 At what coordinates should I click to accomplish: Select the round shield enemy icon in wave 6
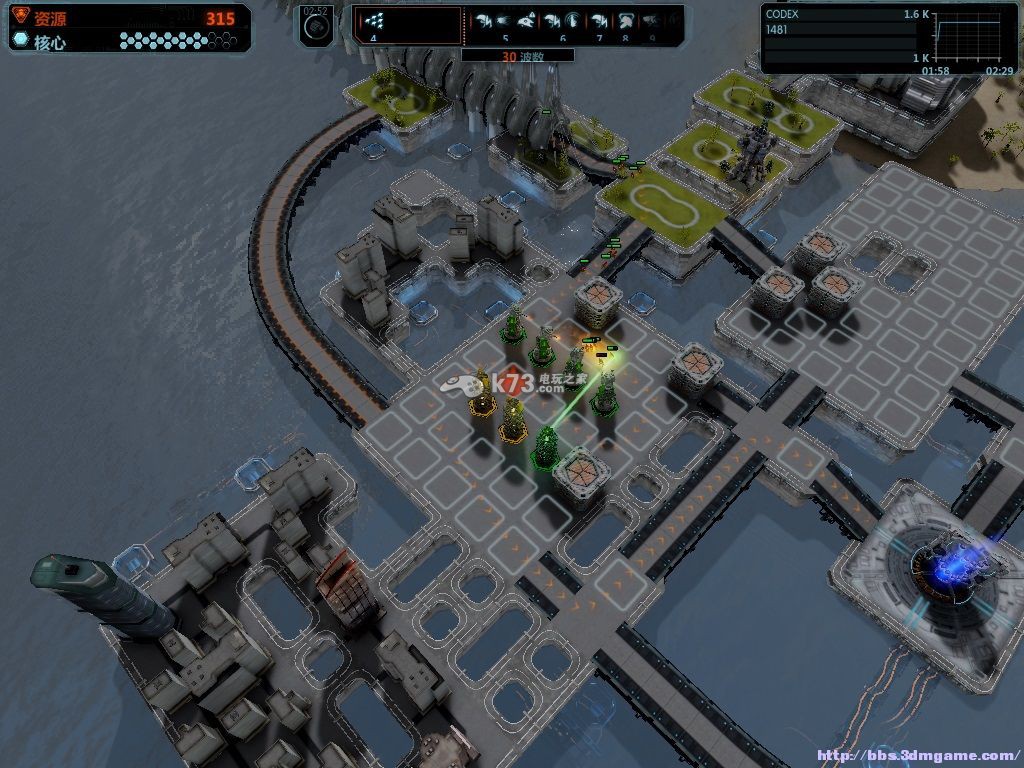[572, 20]
